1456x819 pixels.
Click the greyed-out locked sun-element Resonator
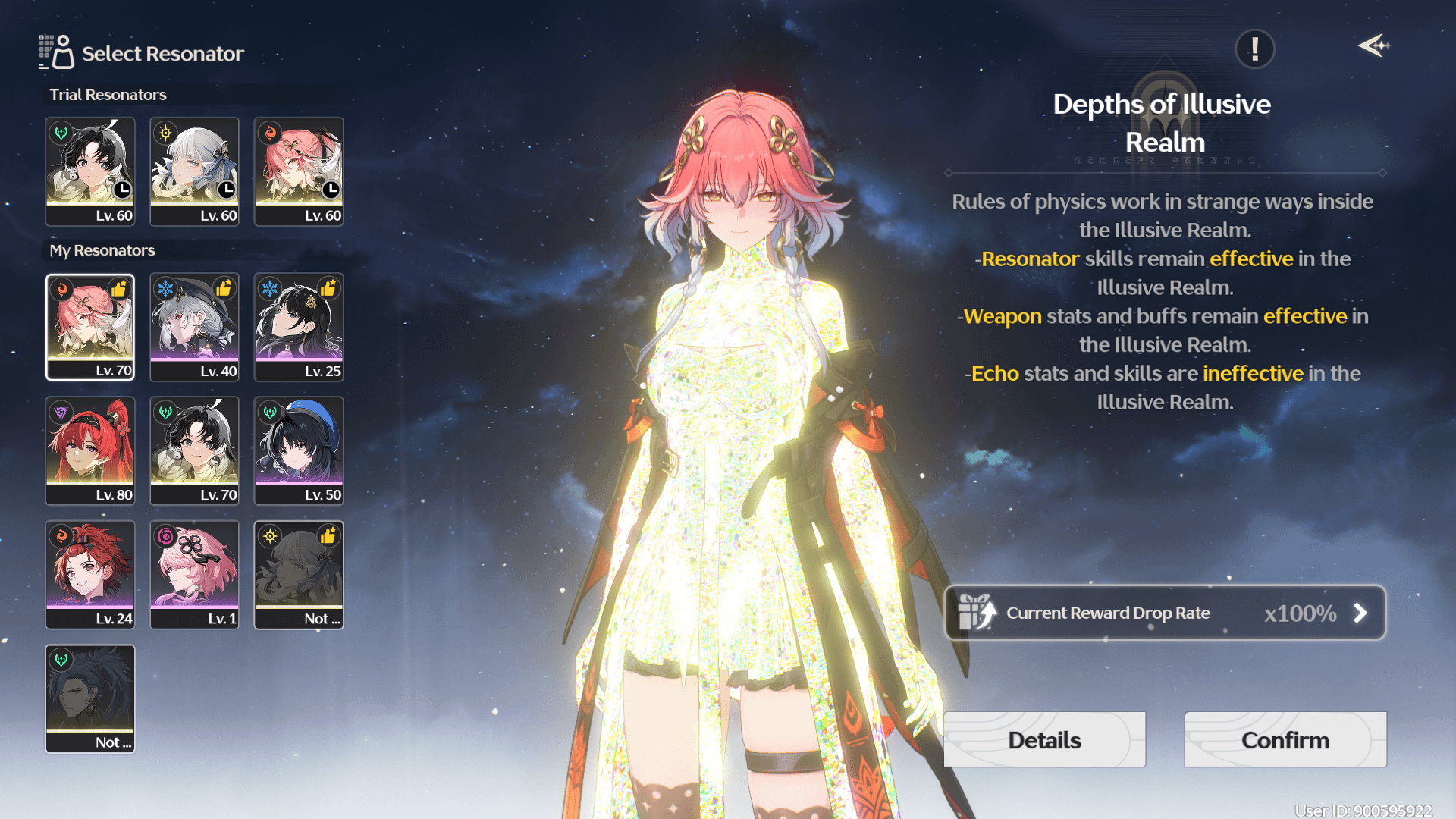point(299,574)
